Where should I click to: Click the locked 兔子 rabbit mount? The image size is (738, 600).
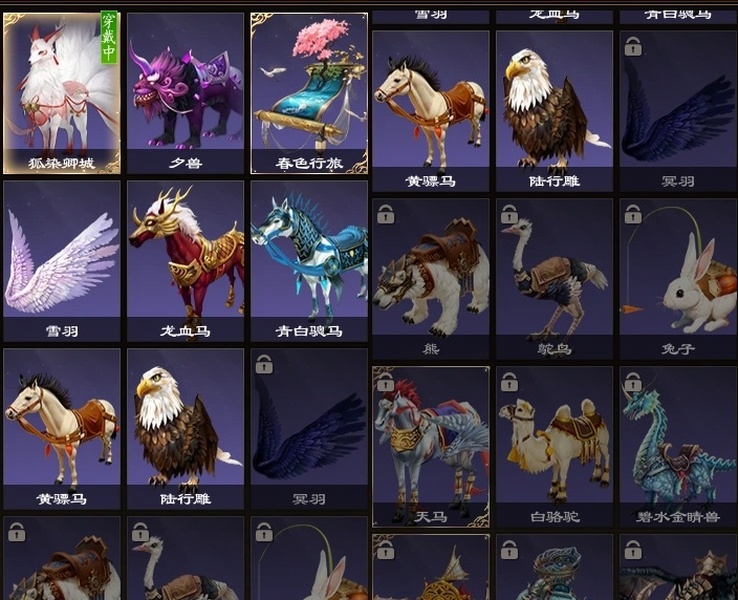(678, 278)
